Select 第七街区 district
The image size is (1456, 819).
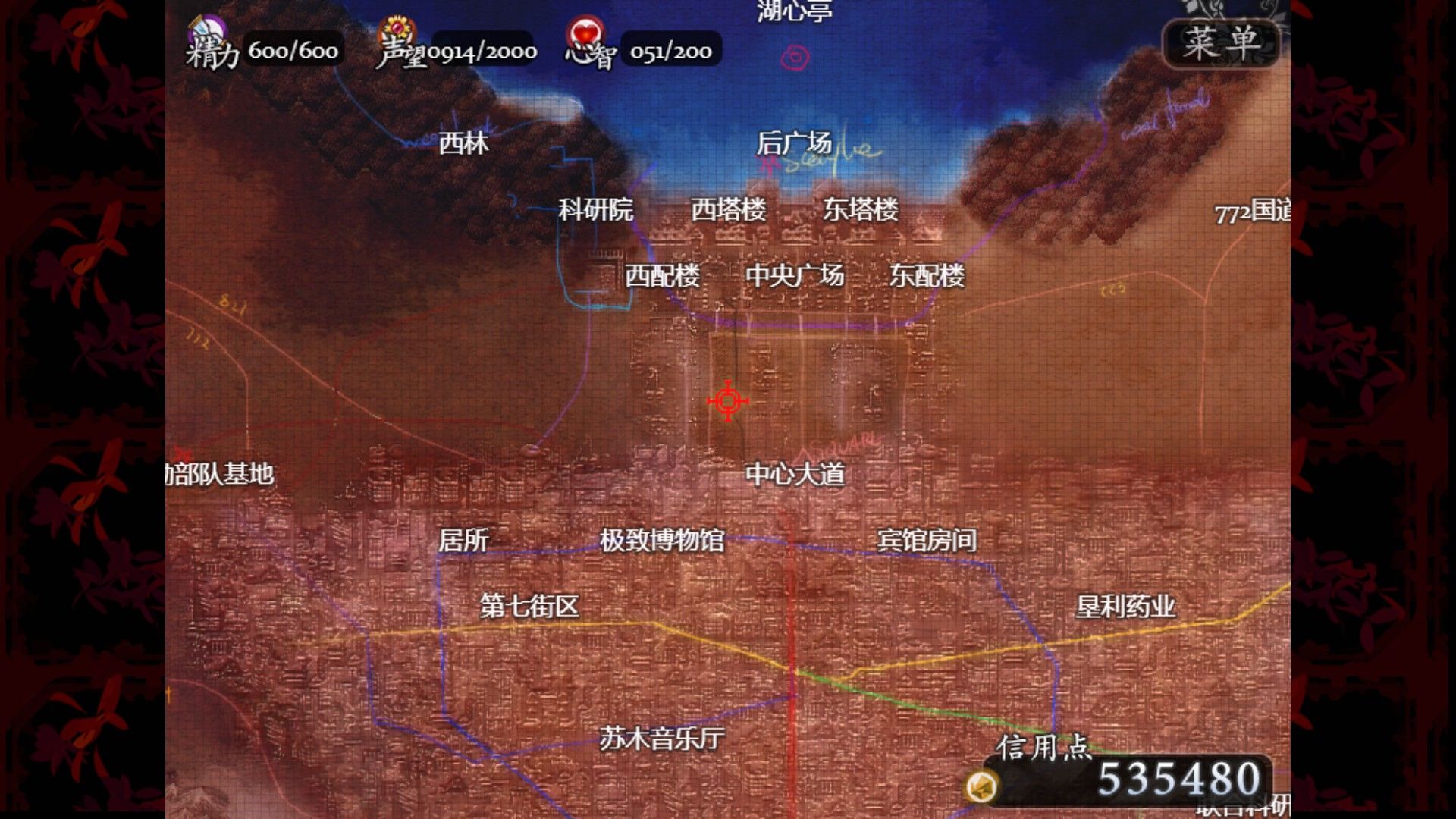click(x=529, y=606)
